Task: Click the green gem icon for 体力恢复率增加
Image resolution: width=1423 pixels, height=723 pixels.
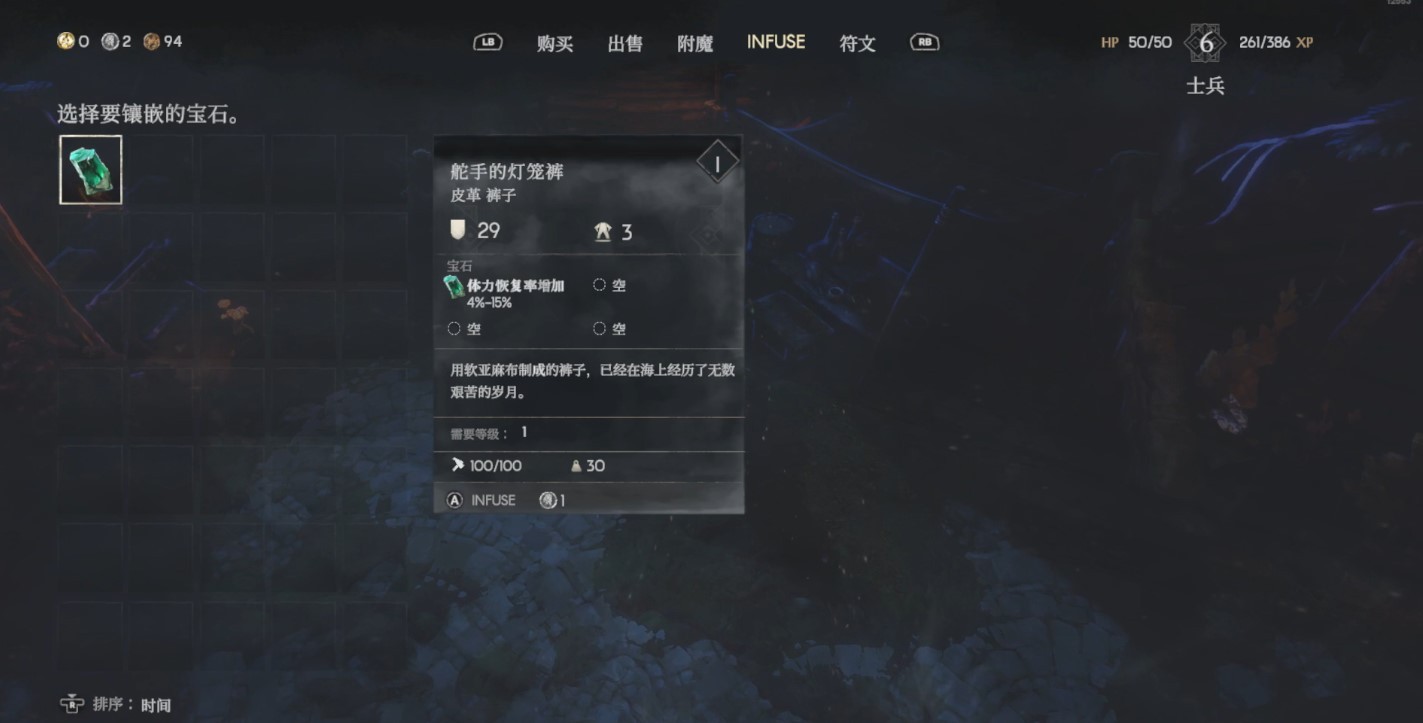Action: tap(452, 289)
